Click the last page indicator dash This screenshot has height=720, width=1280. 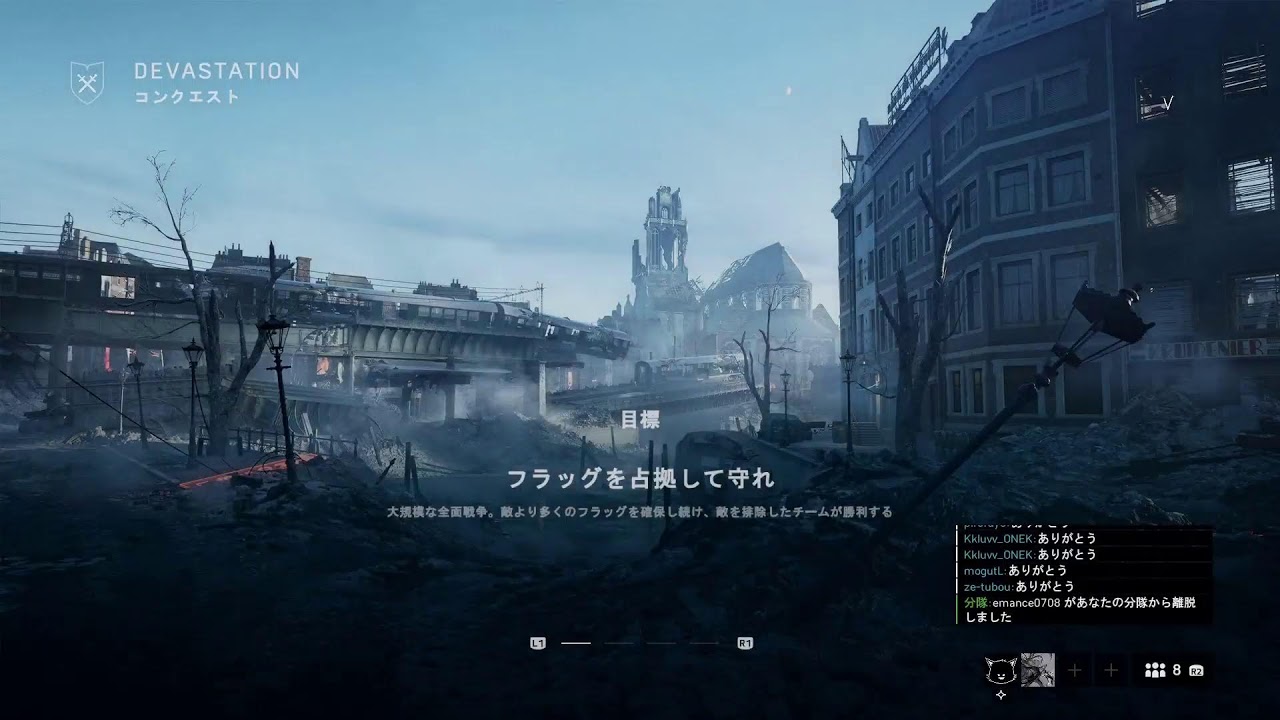(x=703, y=642)
